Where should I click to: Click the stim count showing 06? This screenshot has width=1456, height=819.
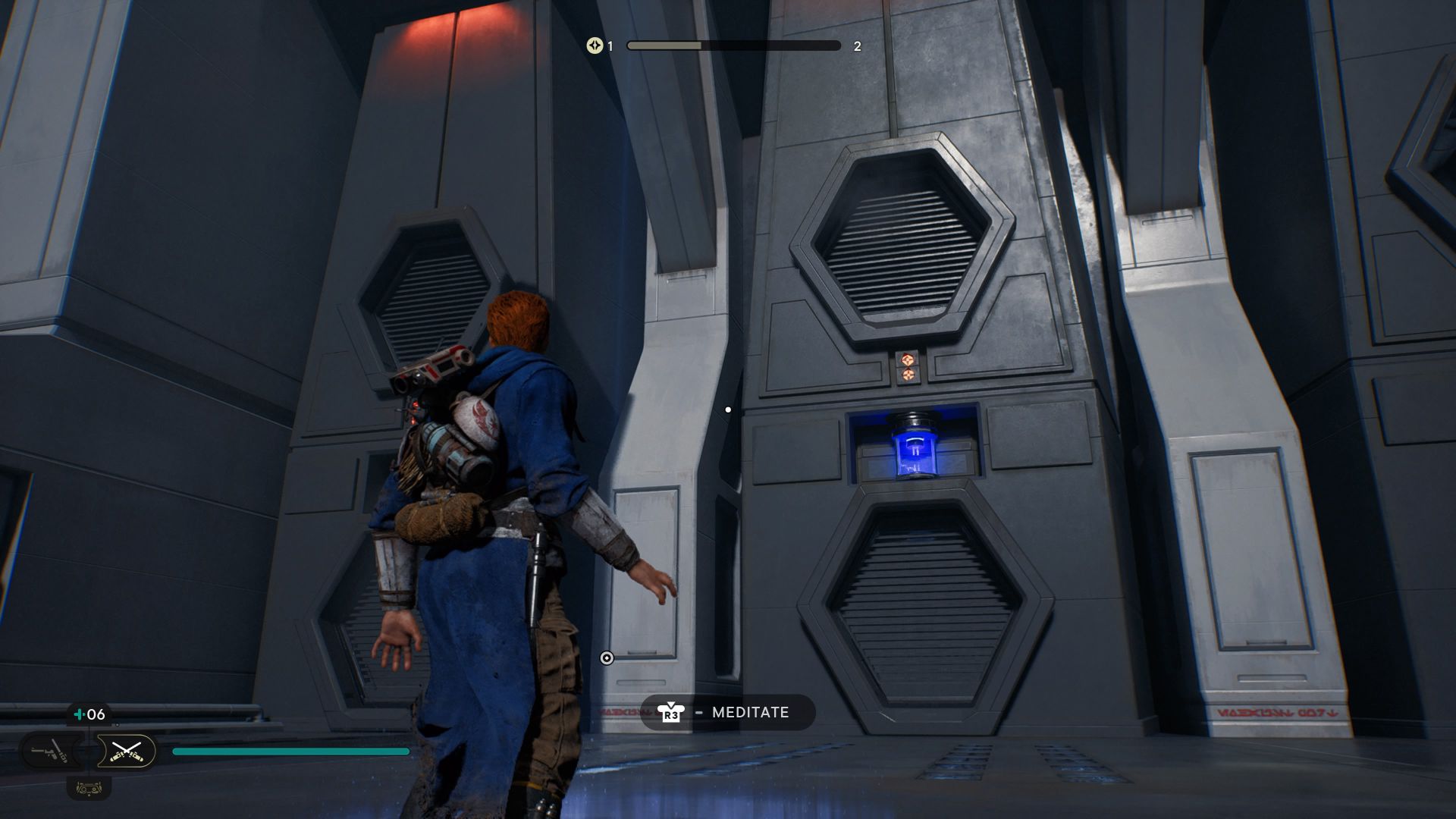click(96, 714)
